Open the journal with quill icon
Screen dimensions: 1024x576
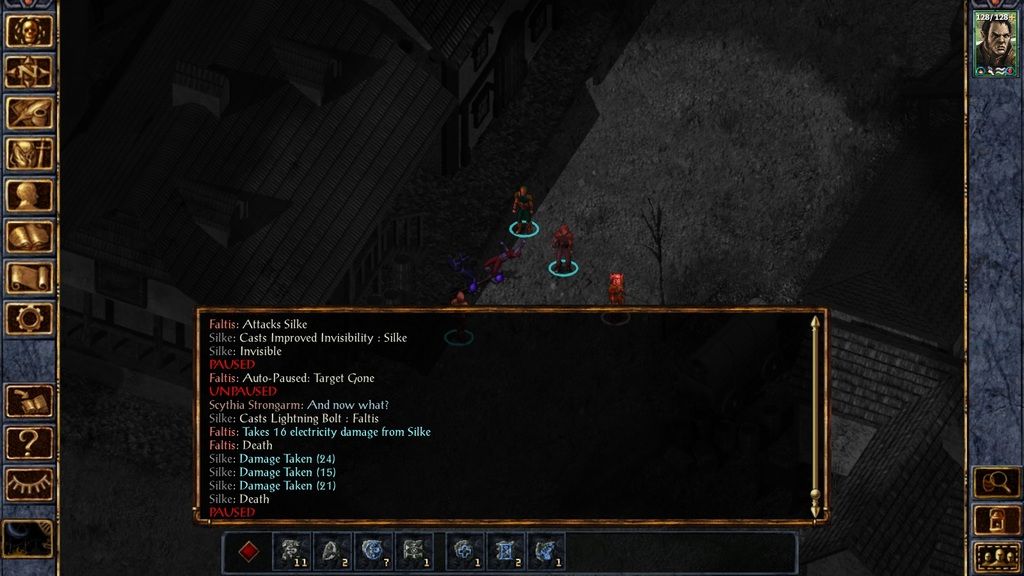click(29, 113)
